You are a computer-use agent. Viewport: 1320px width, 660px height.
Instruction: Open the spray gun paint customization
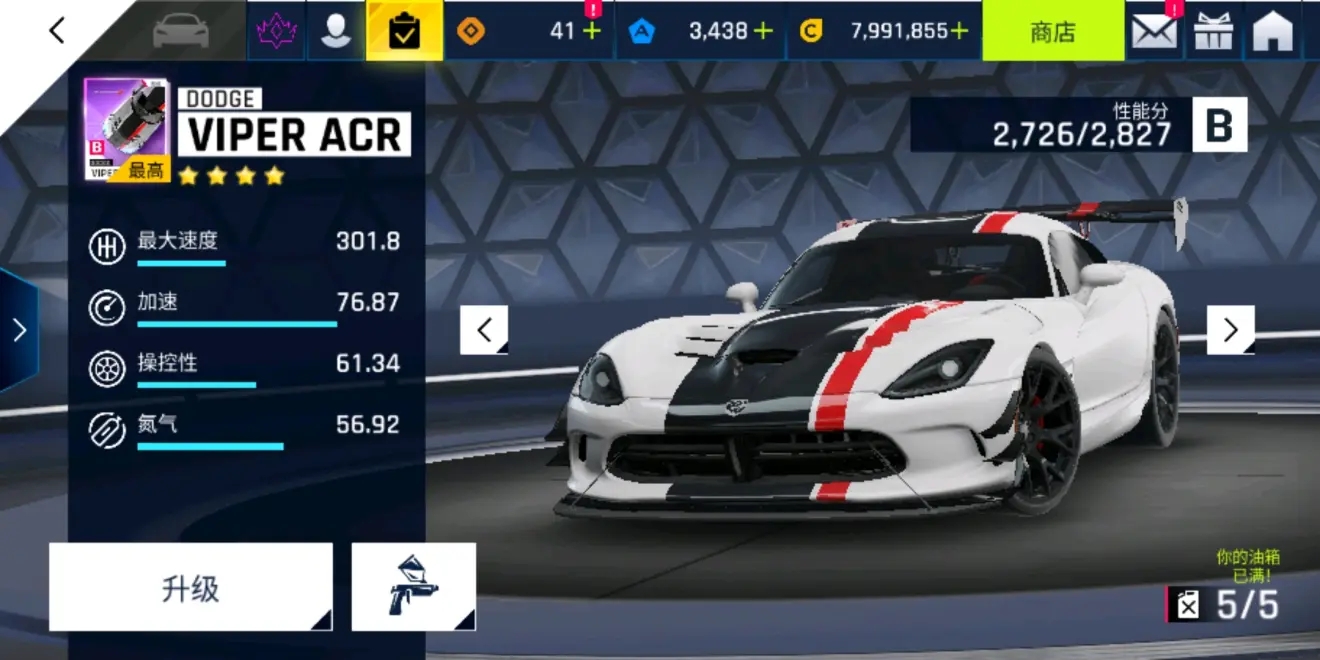[413, 588]
